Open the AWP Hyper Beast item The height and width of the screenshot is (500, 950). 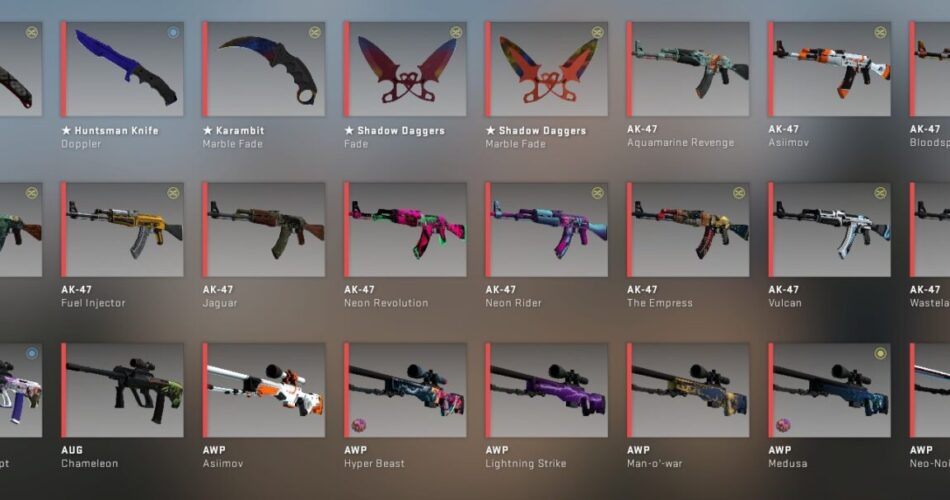[407, 390]
